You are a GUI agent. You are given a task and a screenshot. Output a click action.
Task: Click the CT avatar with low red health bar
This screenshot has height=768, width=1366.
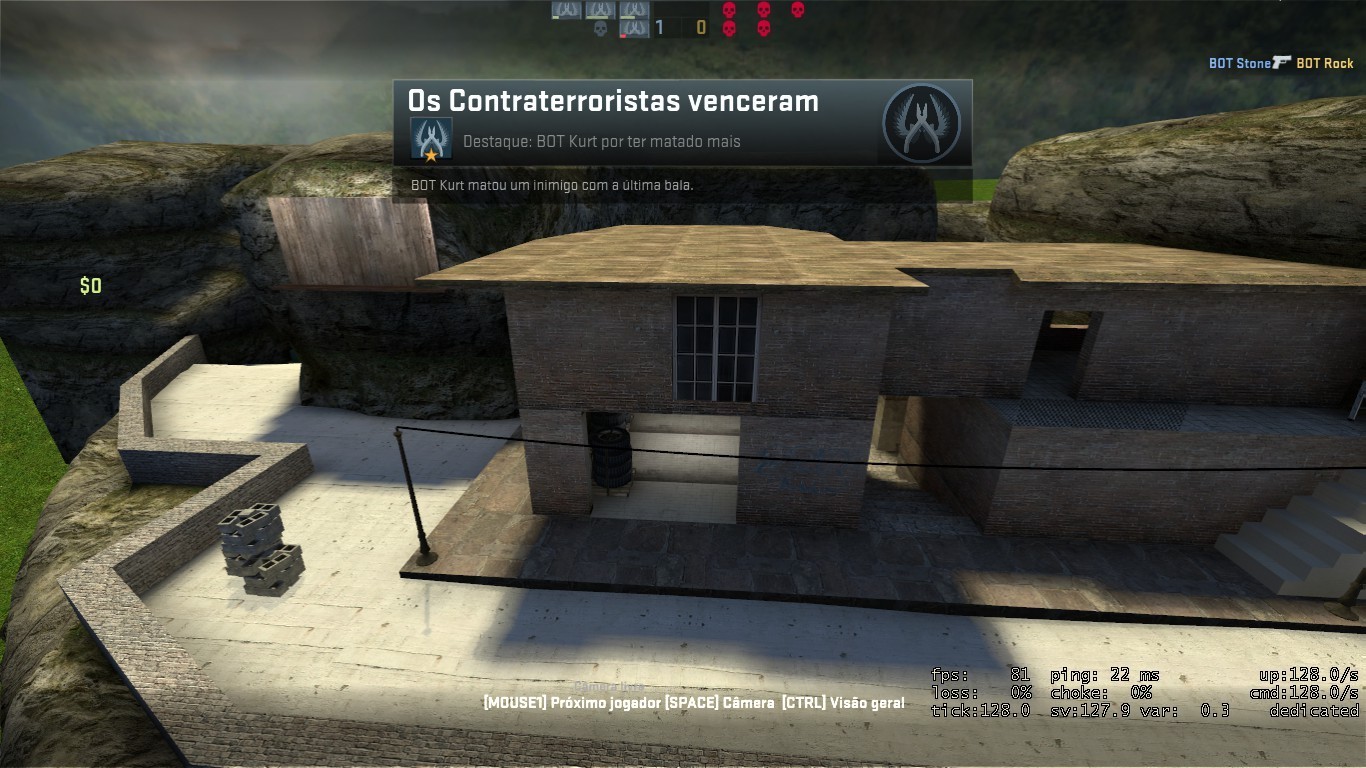[635, 27]
